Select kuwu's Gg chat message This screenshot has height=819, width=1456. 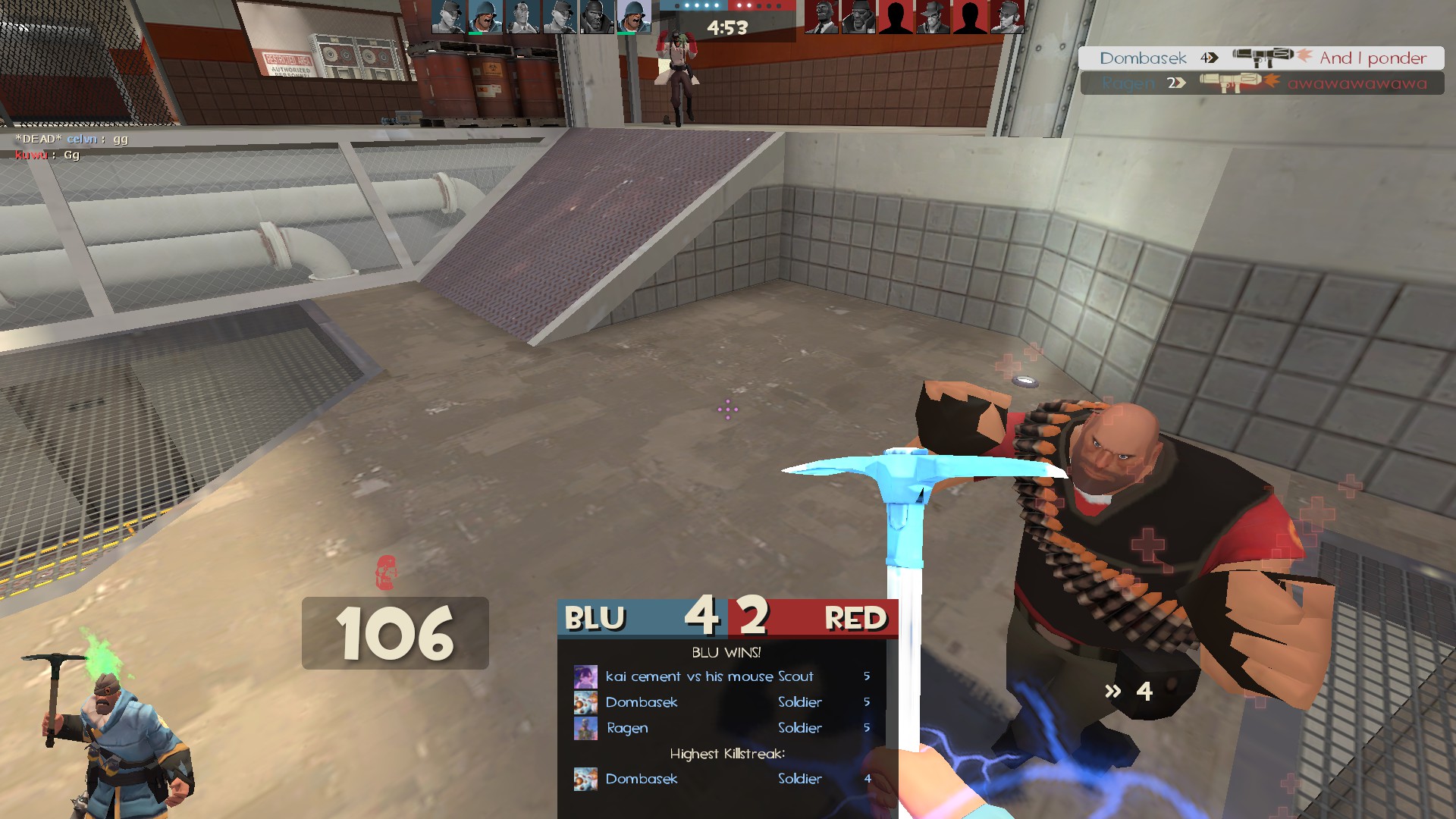(x=48, y=155)
